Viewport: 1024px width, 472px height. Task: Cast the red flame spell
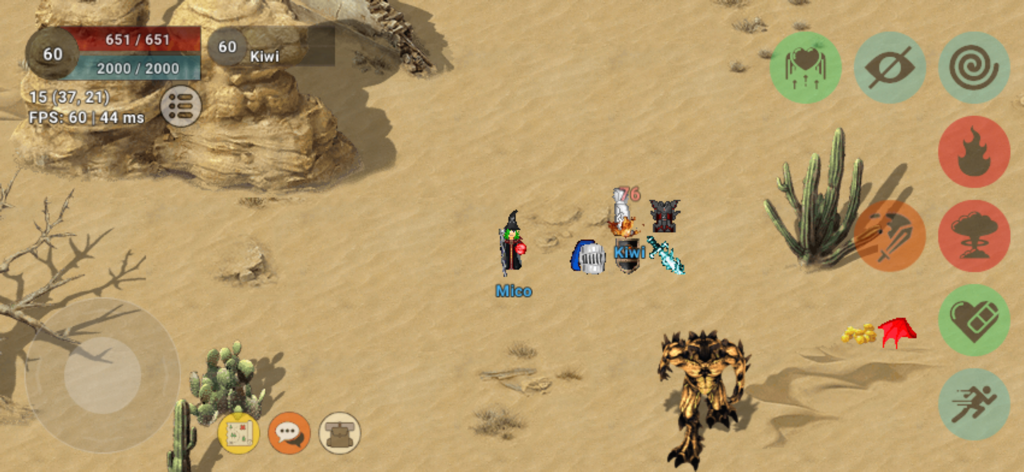(973, 152)
